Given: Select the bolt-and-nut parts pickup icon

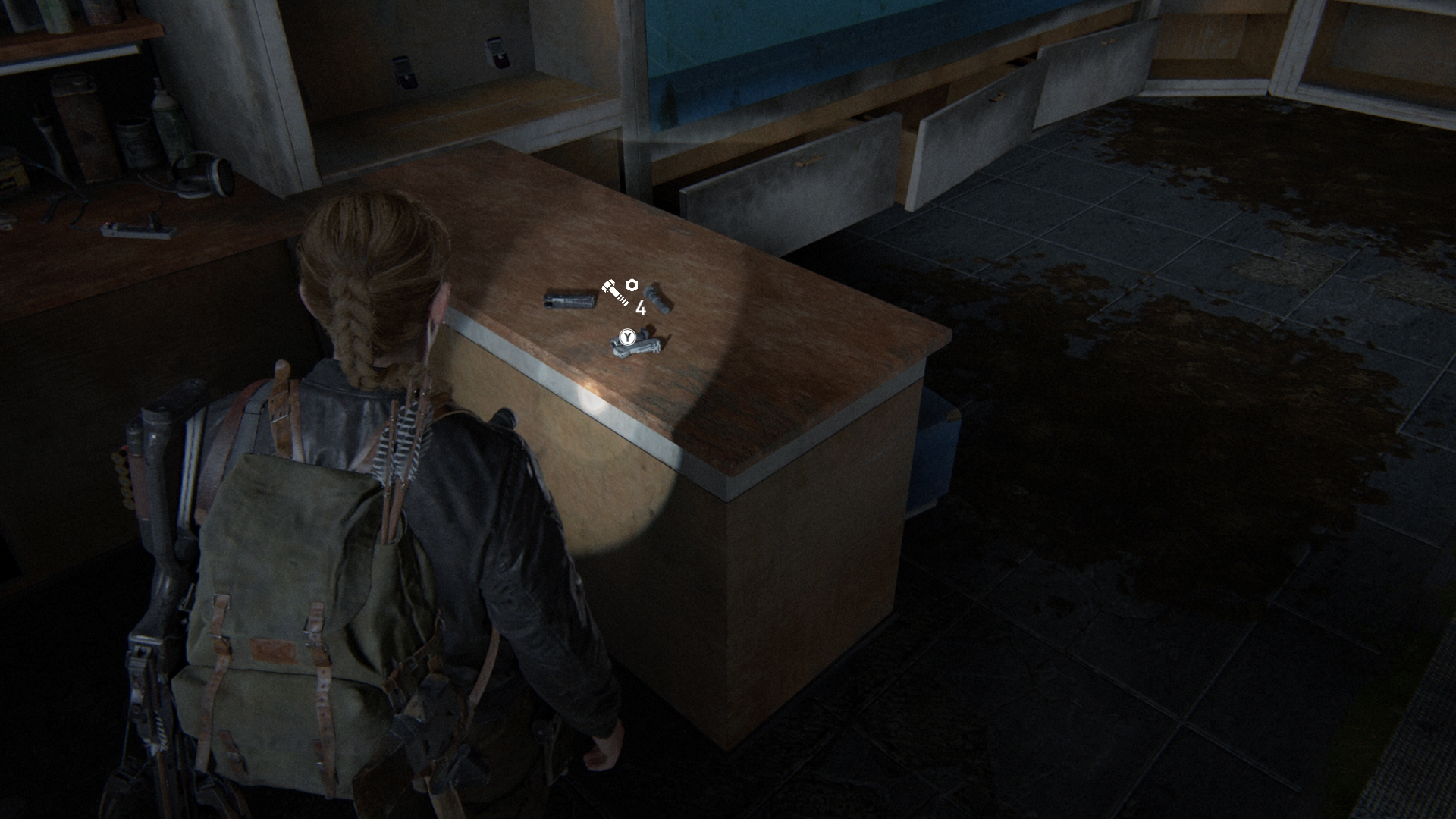Looking at the screenshot, I should pyautogui.click(x=620, y=291).
